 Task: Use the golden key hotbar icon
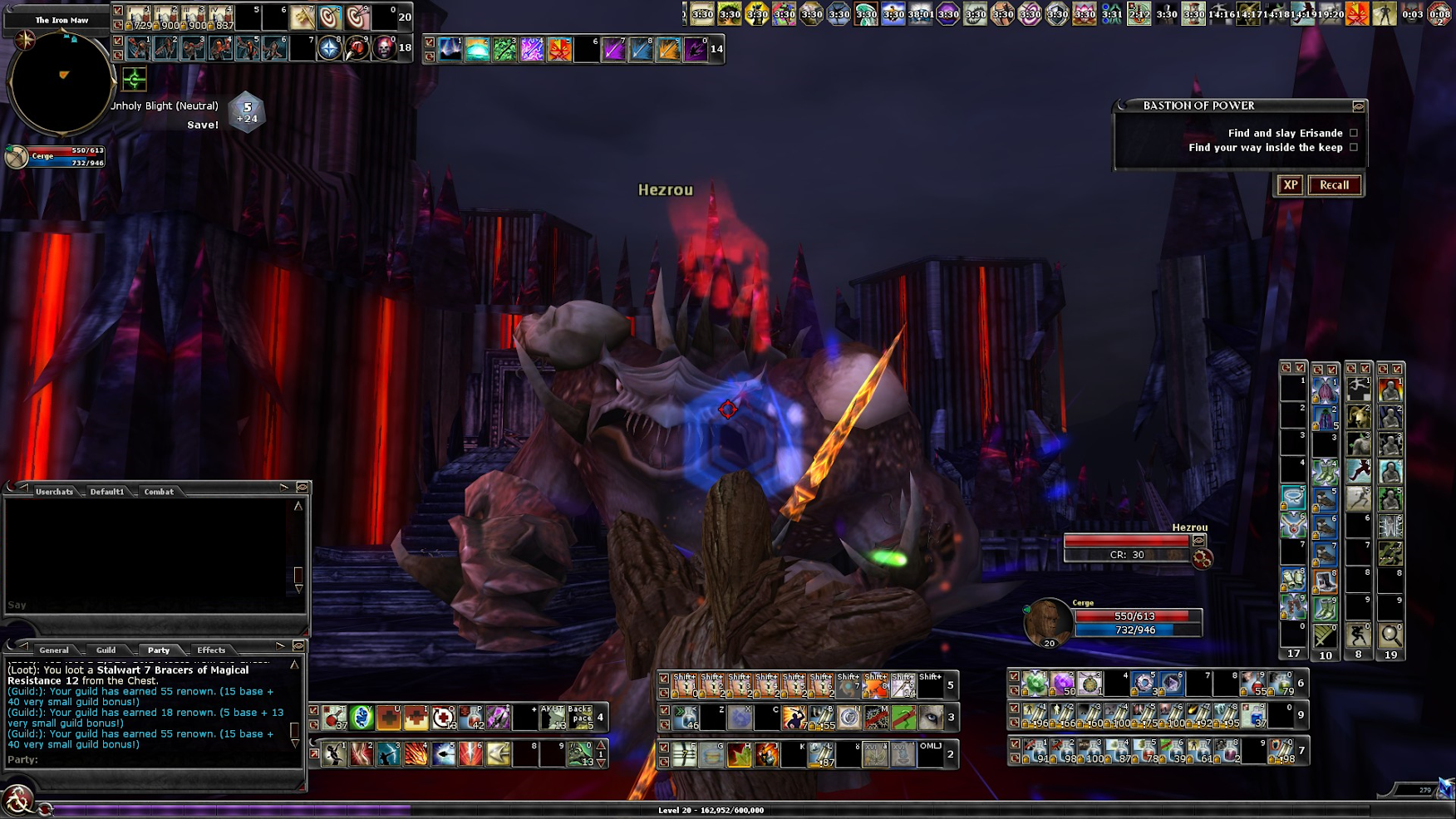303,17
